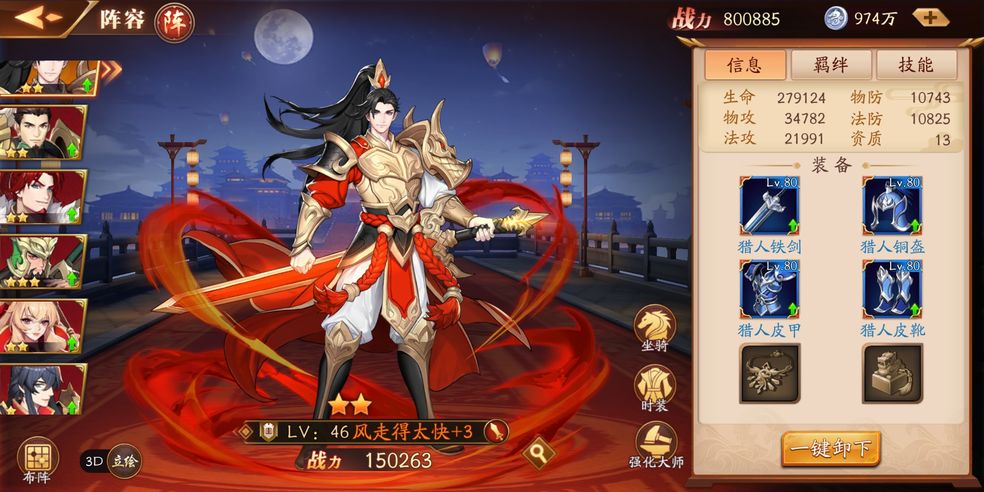This screenshot has height=492, width=984.
Task: Select the 猎人铜盔 helmet slot
Action: click(x=892, y=207)
